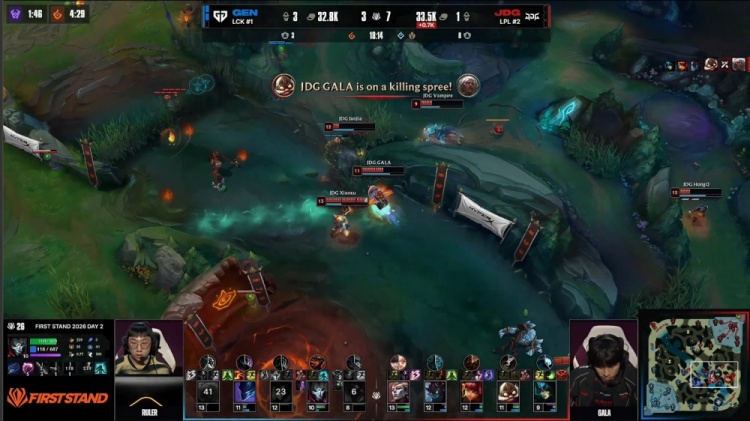
Task: Click the GEN team logo on scoreboard
Action: point(218,16)
